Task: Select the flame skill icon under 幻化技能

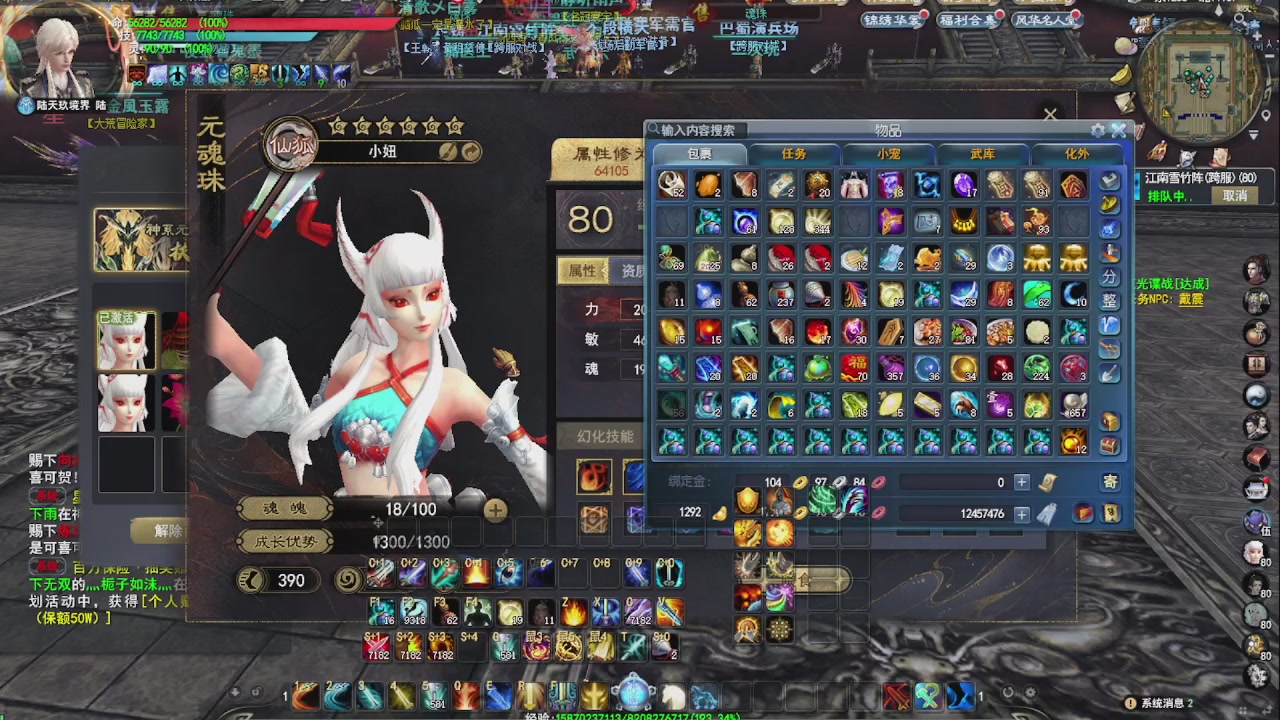Action: point(594,478)
